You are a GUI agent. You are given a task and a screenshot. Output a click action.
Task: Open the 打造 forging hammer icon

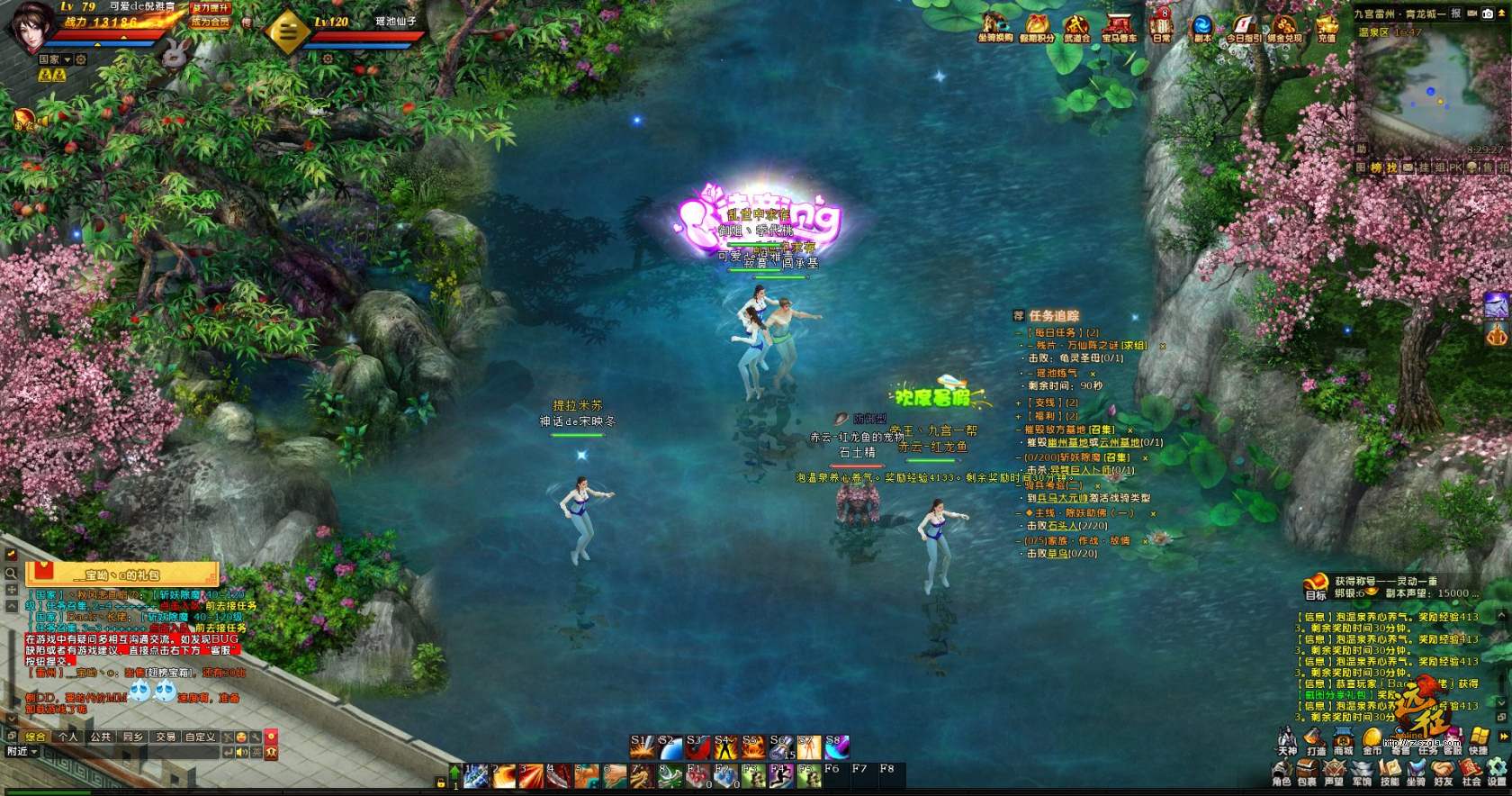click(x=1316, y=739)
